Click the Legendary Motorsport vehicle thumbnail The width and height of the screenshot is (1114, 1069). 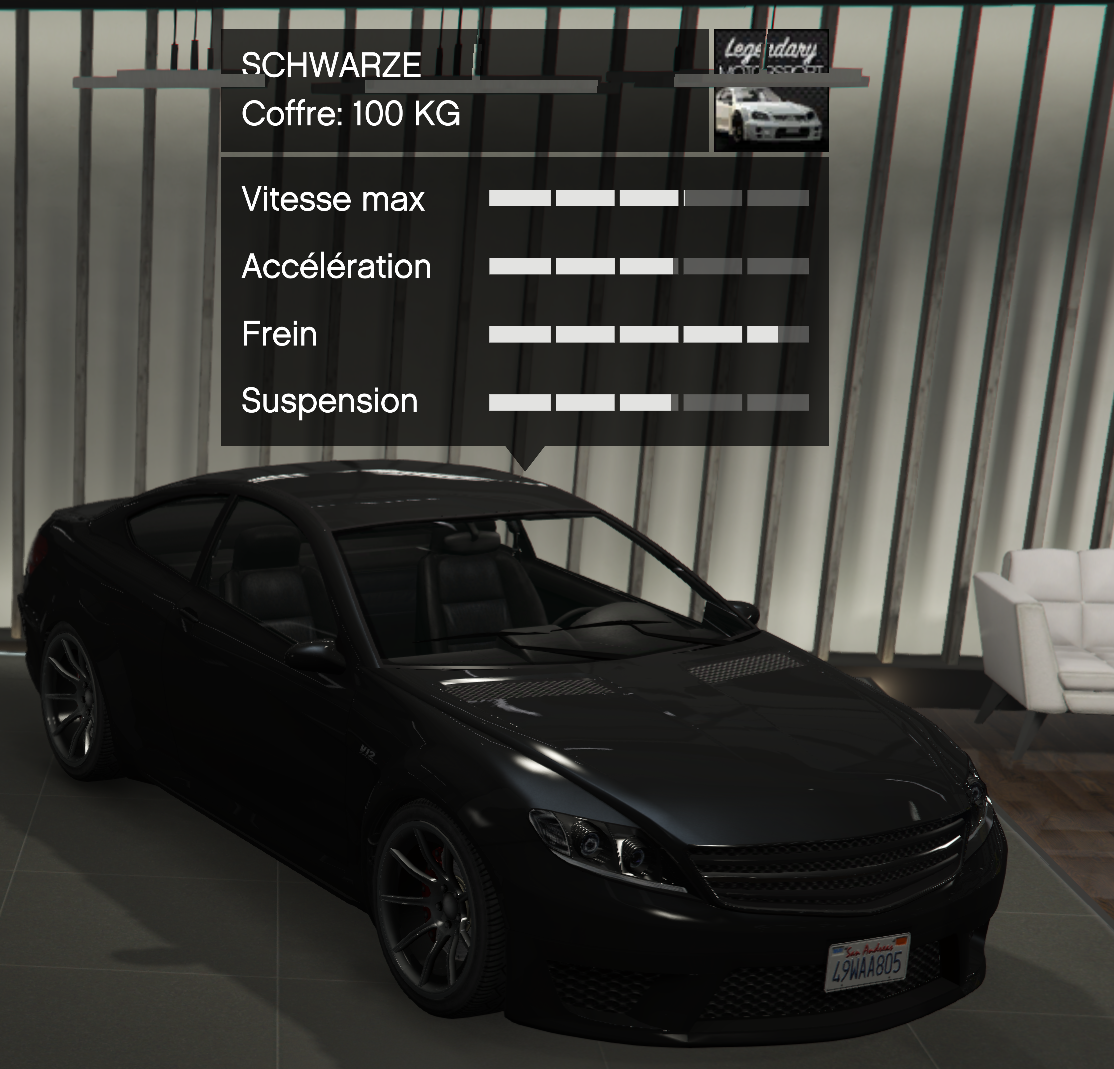[770, 91]
